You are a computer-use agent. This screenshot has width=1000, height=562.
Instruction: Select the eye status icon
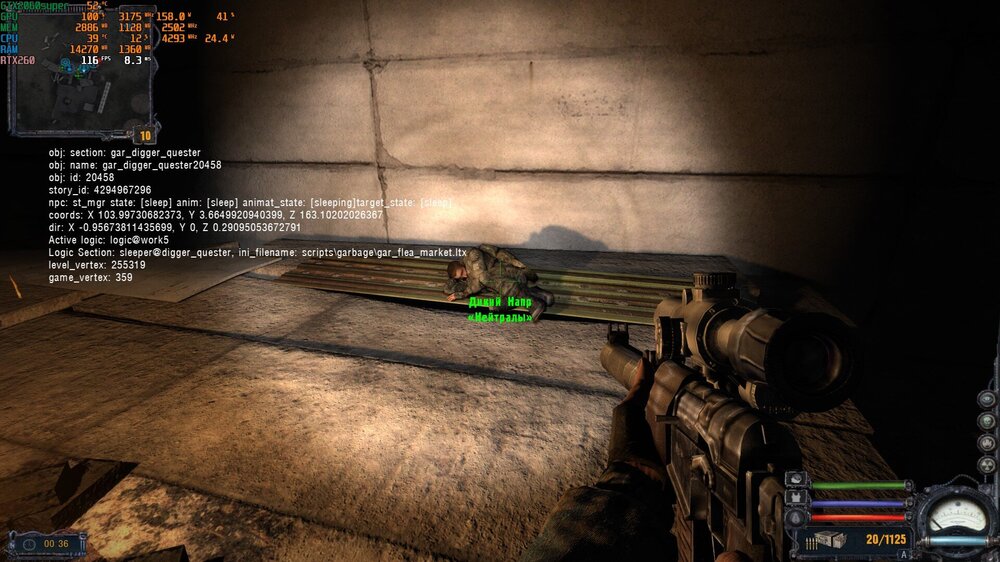point(986,398)
